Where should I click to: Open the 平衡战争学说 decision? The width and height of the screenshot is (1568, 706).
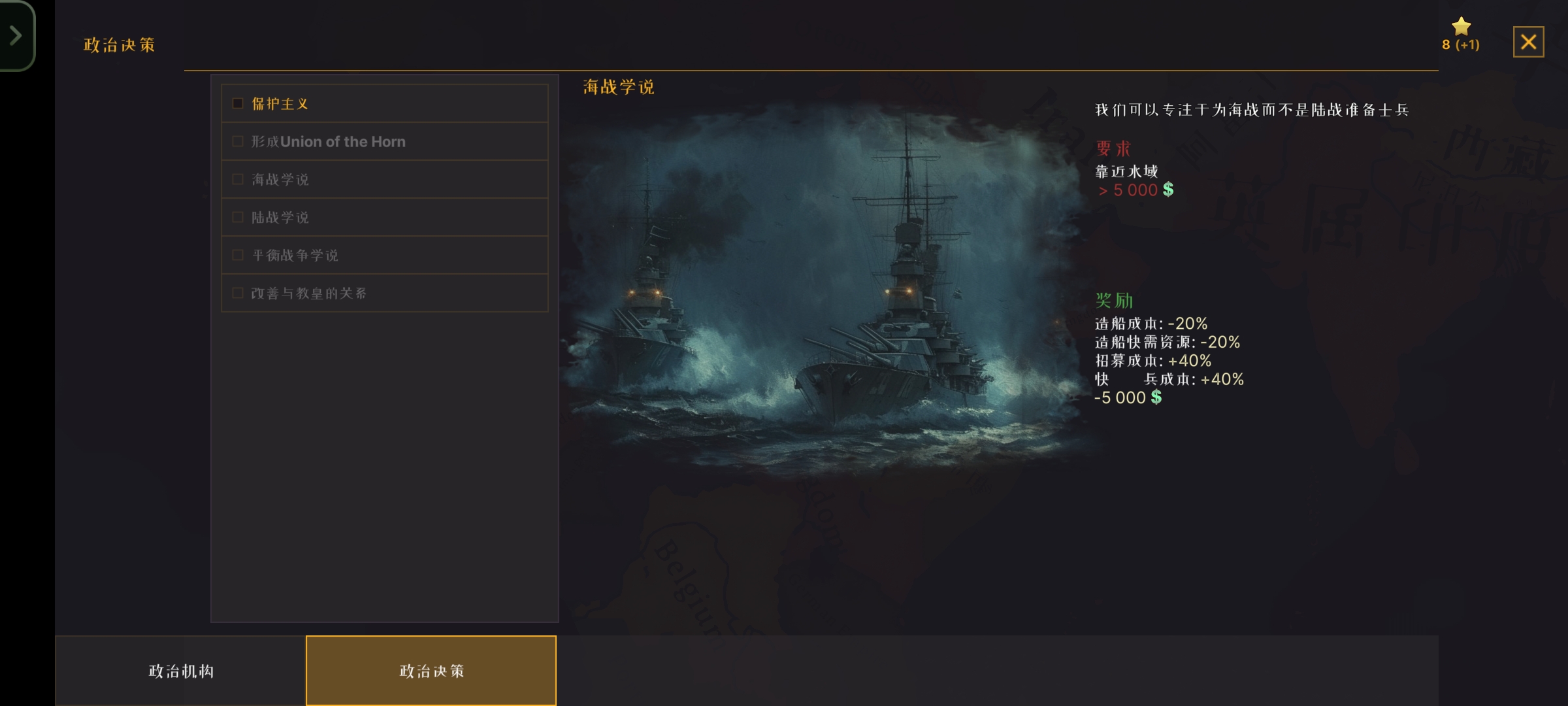[x=384, y=255]
